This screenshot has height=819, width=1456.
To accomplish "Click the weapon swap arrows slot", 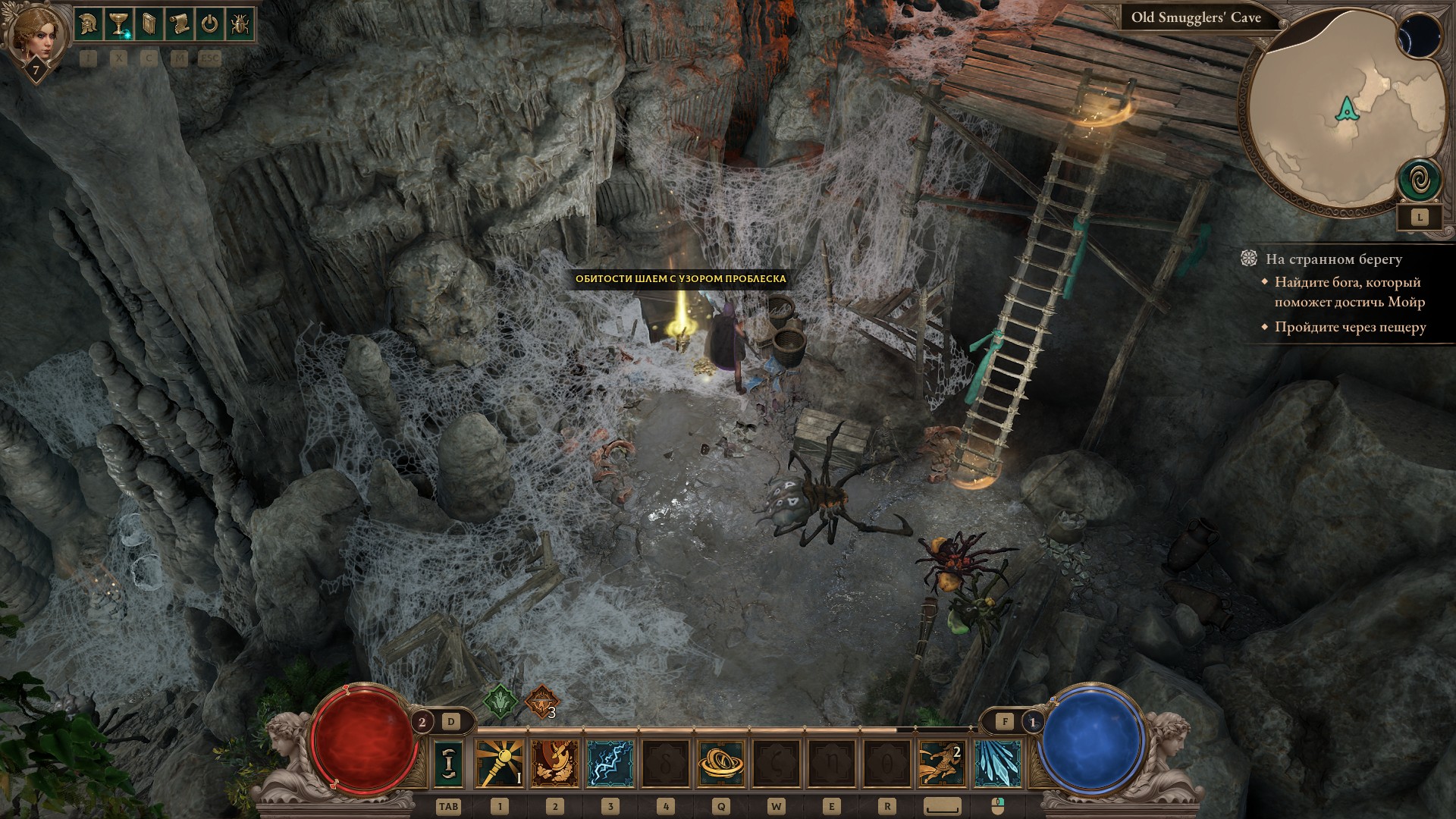I will click(x=448, y=763).
